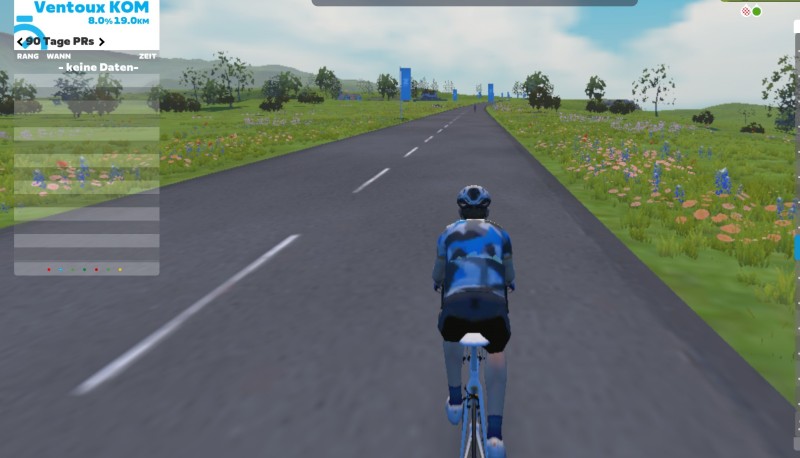This screenshot has width=800, height=458.
Task: Show the previous leaderboard before 90 Tage PRs
Action: (21, 42)
